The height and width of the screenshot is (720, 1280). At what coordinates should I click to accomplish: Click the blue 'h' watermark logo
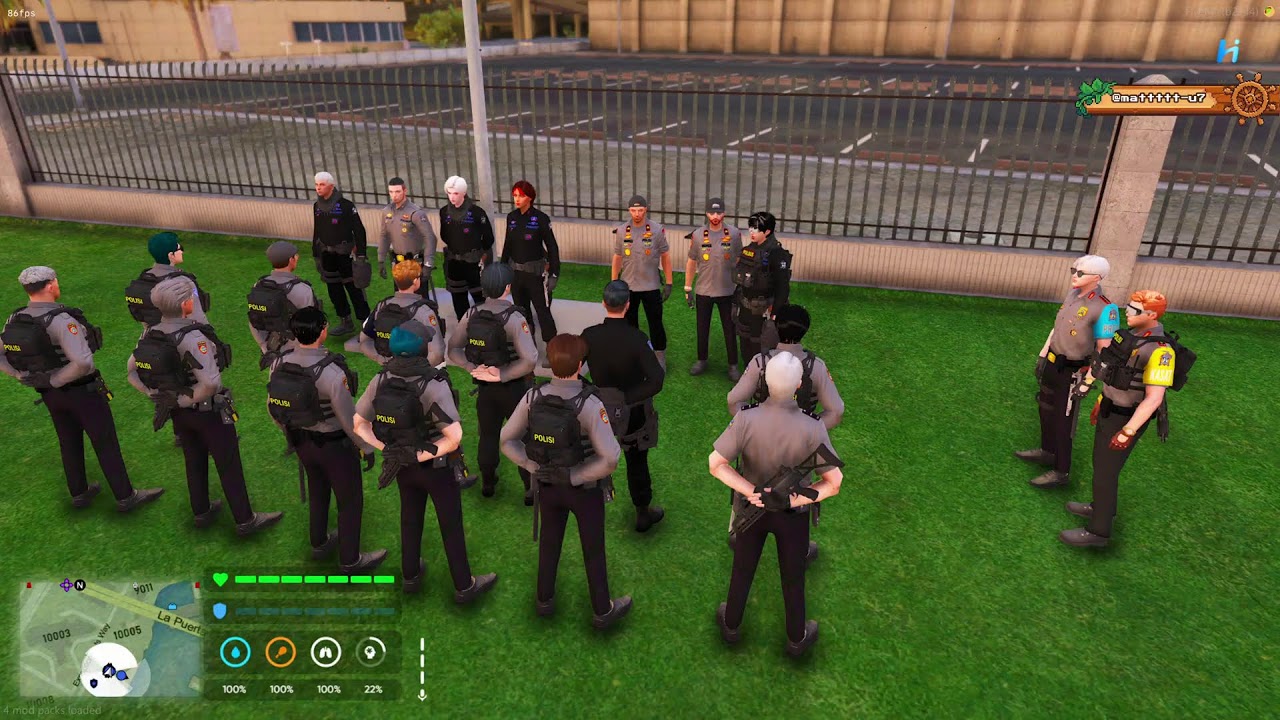(x=1227, y=50)
